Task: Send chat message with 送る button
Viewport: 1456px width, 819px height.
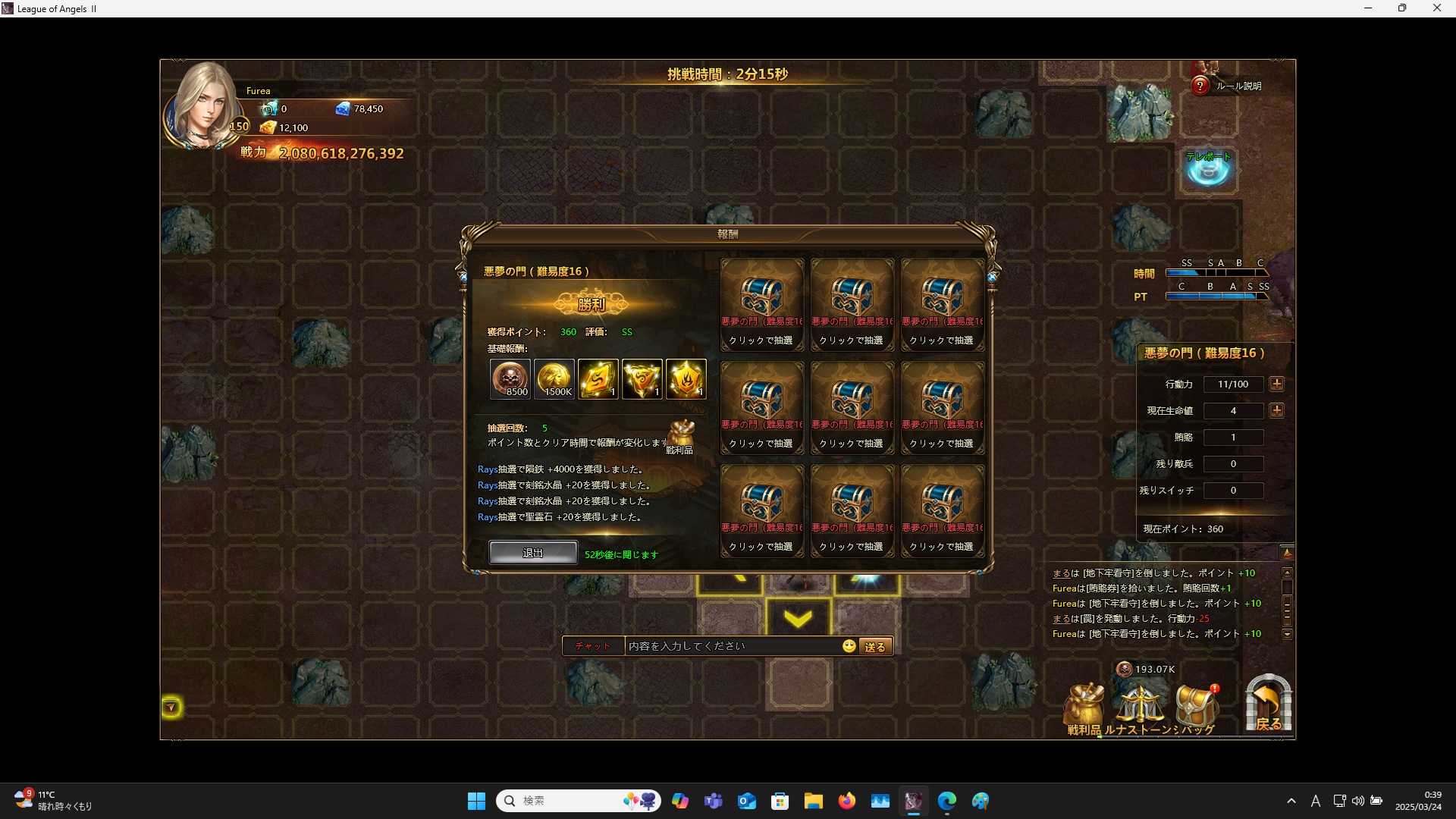Action: tap(874, 647)
